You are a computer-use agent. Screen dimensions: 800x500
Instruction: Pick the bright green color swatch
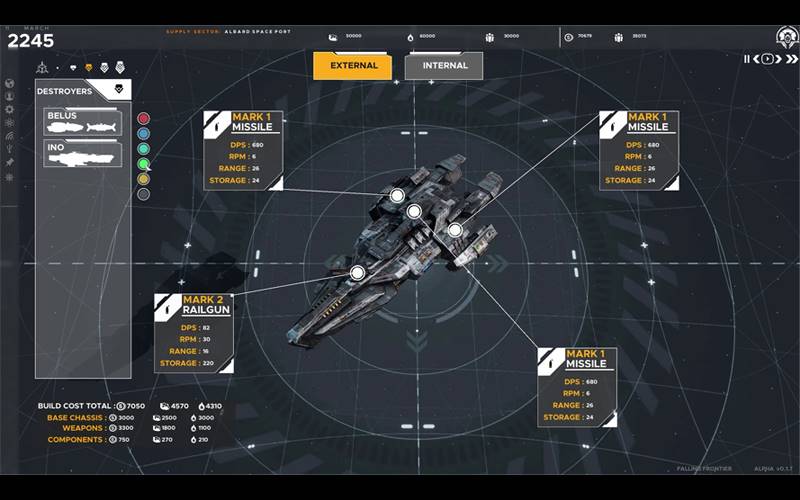pyautogui.click(x=144, y=163)
